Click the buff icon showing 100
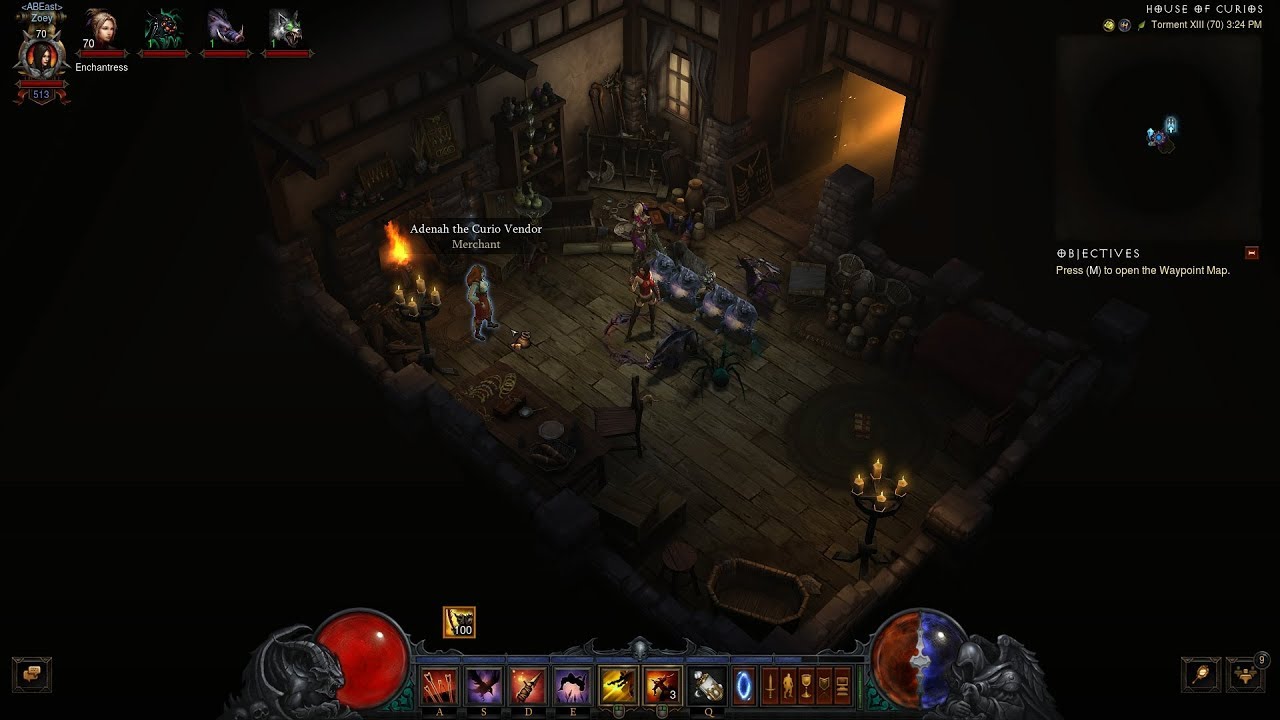This screenshot has height=720, width=1280. (459, 622)
